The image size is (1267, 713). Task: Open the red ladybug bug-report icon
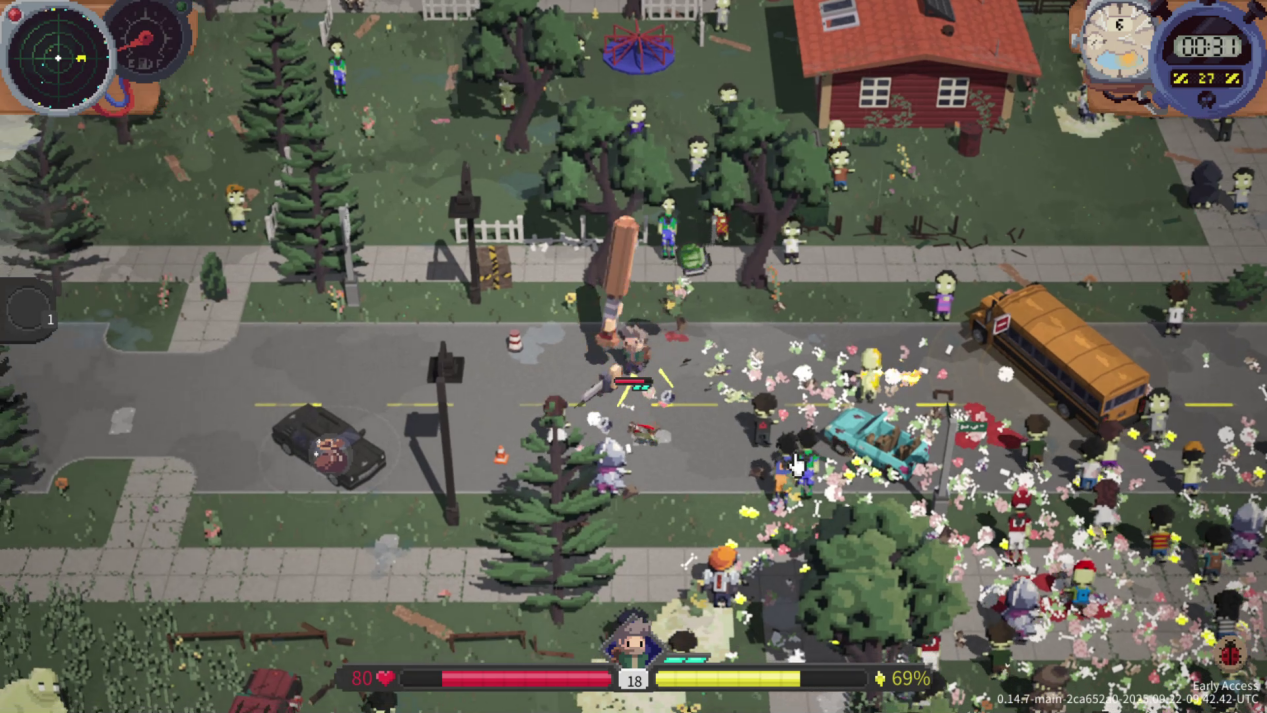click(1231, 655)
